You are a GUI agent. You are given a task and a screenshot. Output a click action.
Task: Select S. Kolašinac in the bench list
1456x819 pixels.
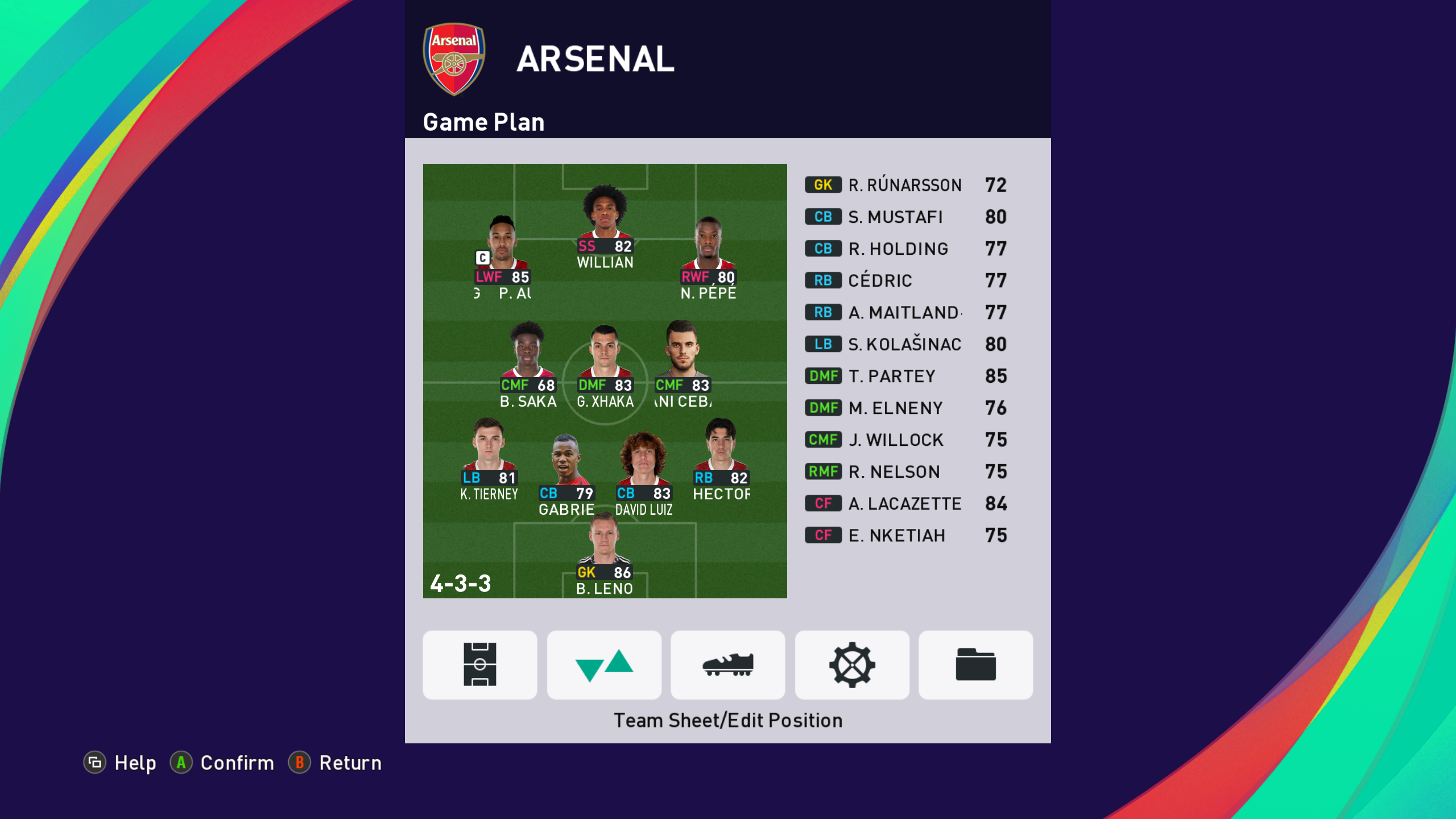[905, 344]
